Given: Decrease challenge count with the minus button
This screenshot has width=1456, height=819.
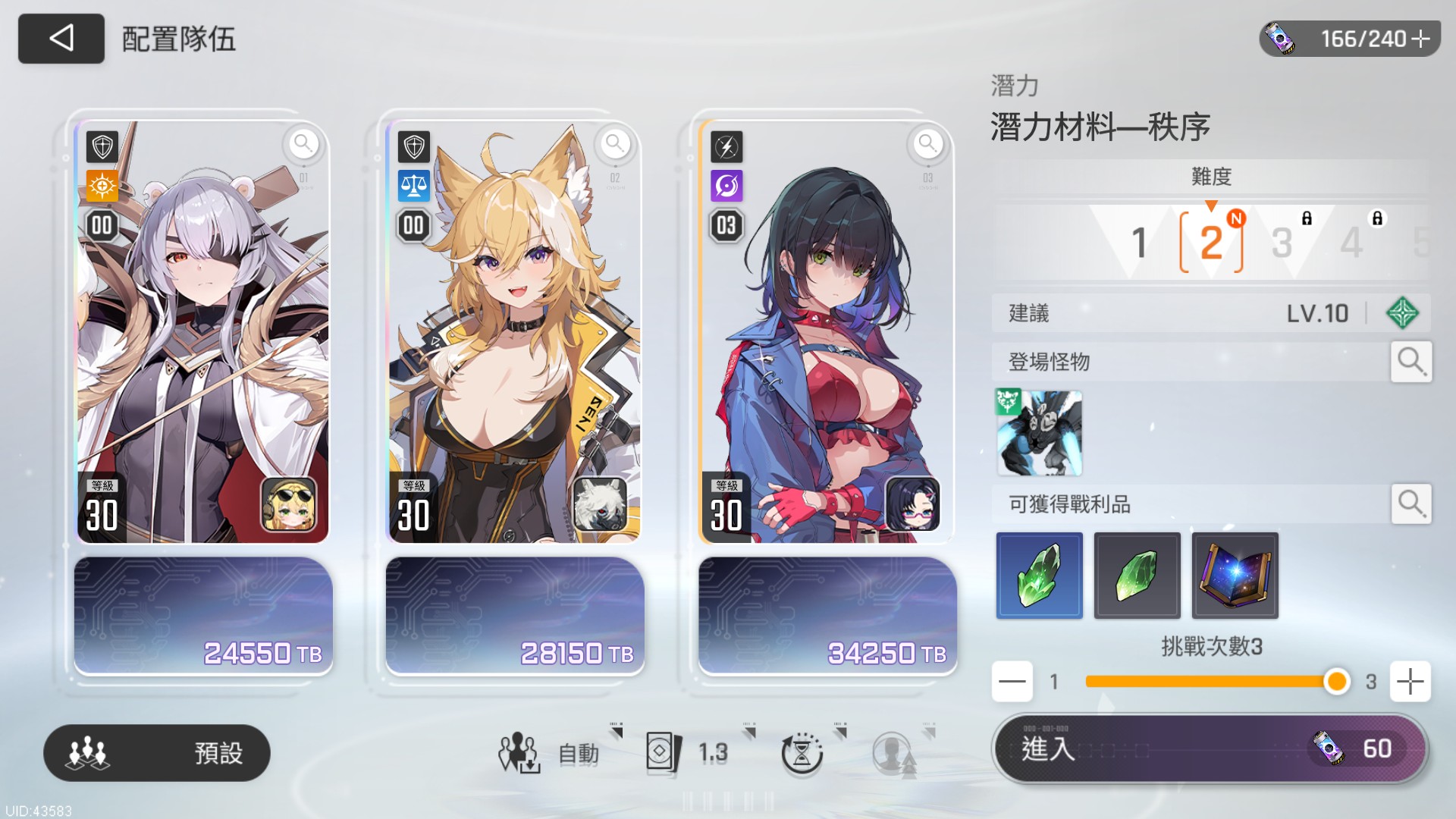Looking at the screenshot, I should (1012, 681).
